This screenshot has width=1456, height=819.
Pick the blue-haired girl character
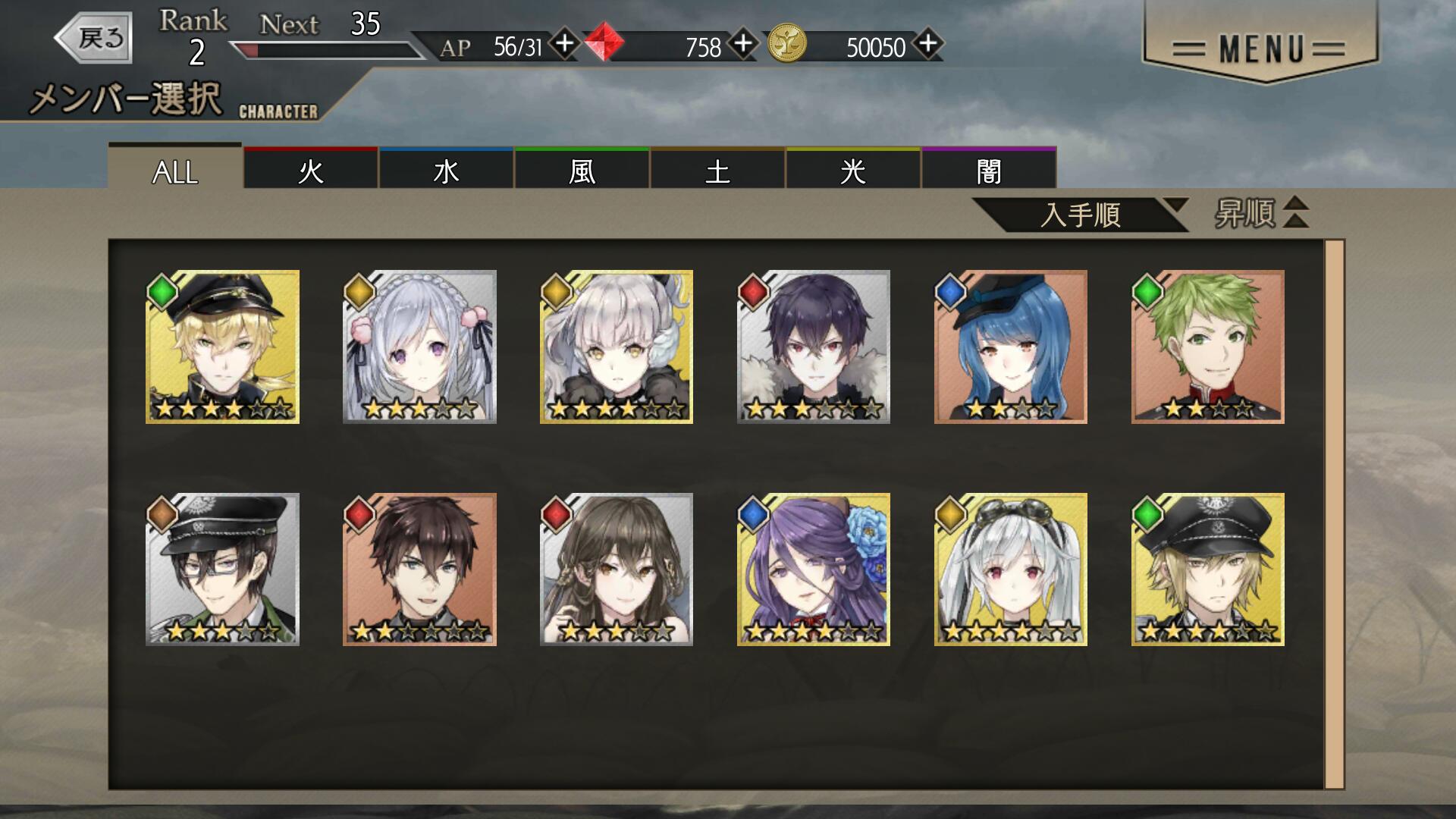[x=1010, y=347]
